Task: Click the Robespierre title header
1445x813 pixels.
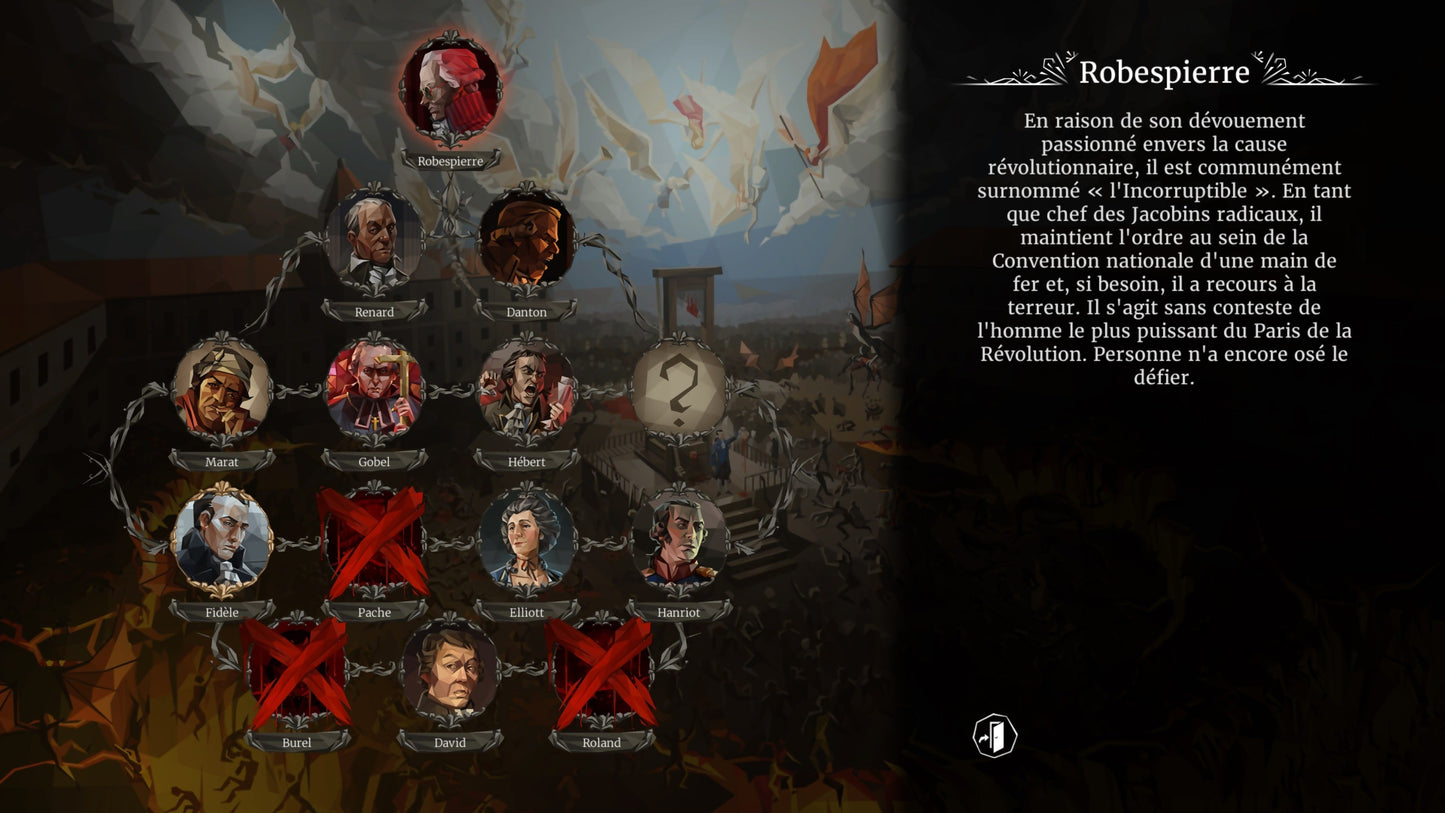Action: [1167, 73]
